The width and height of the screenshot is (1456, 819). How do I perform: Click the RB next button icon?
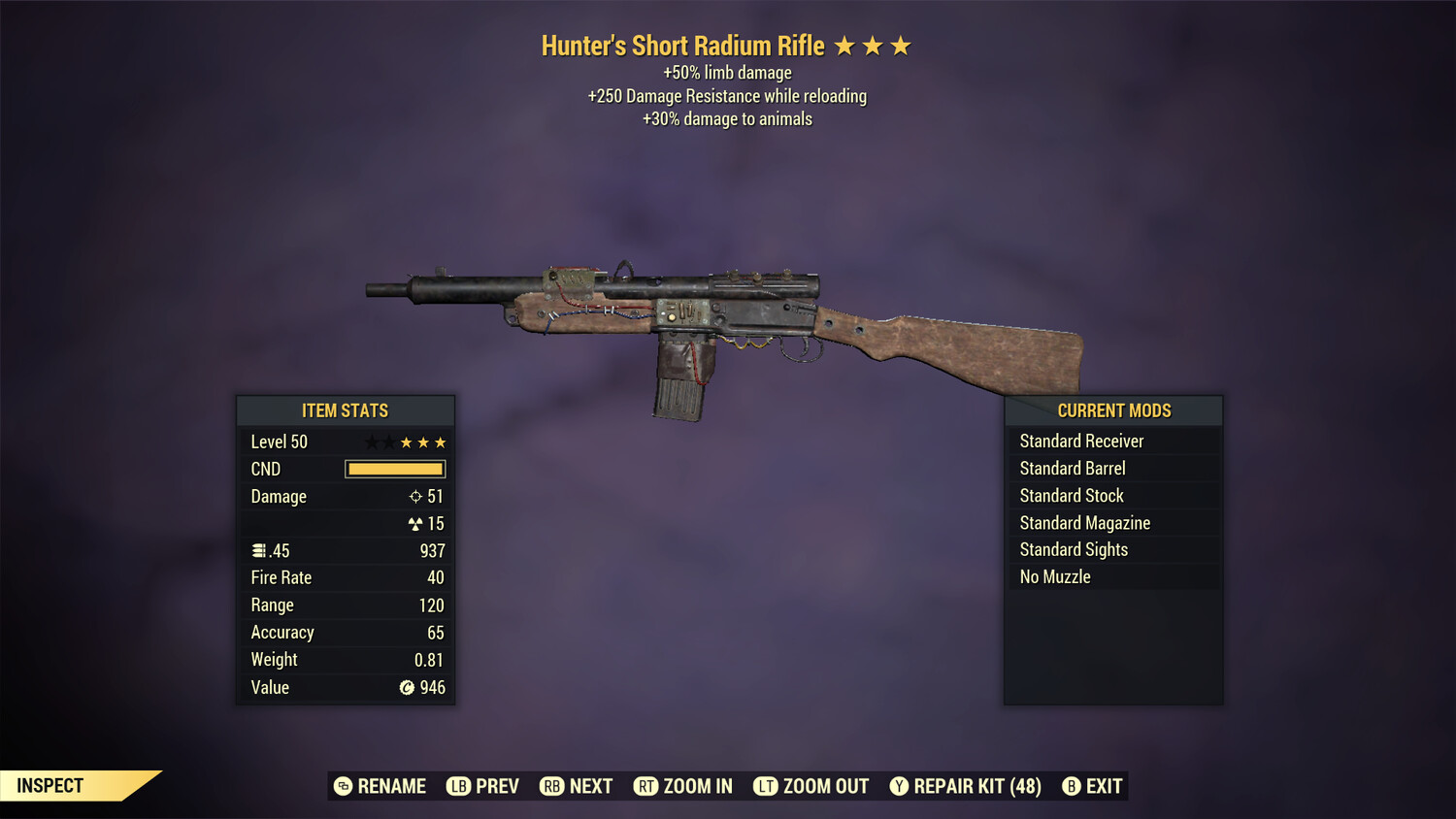(551, 786)
